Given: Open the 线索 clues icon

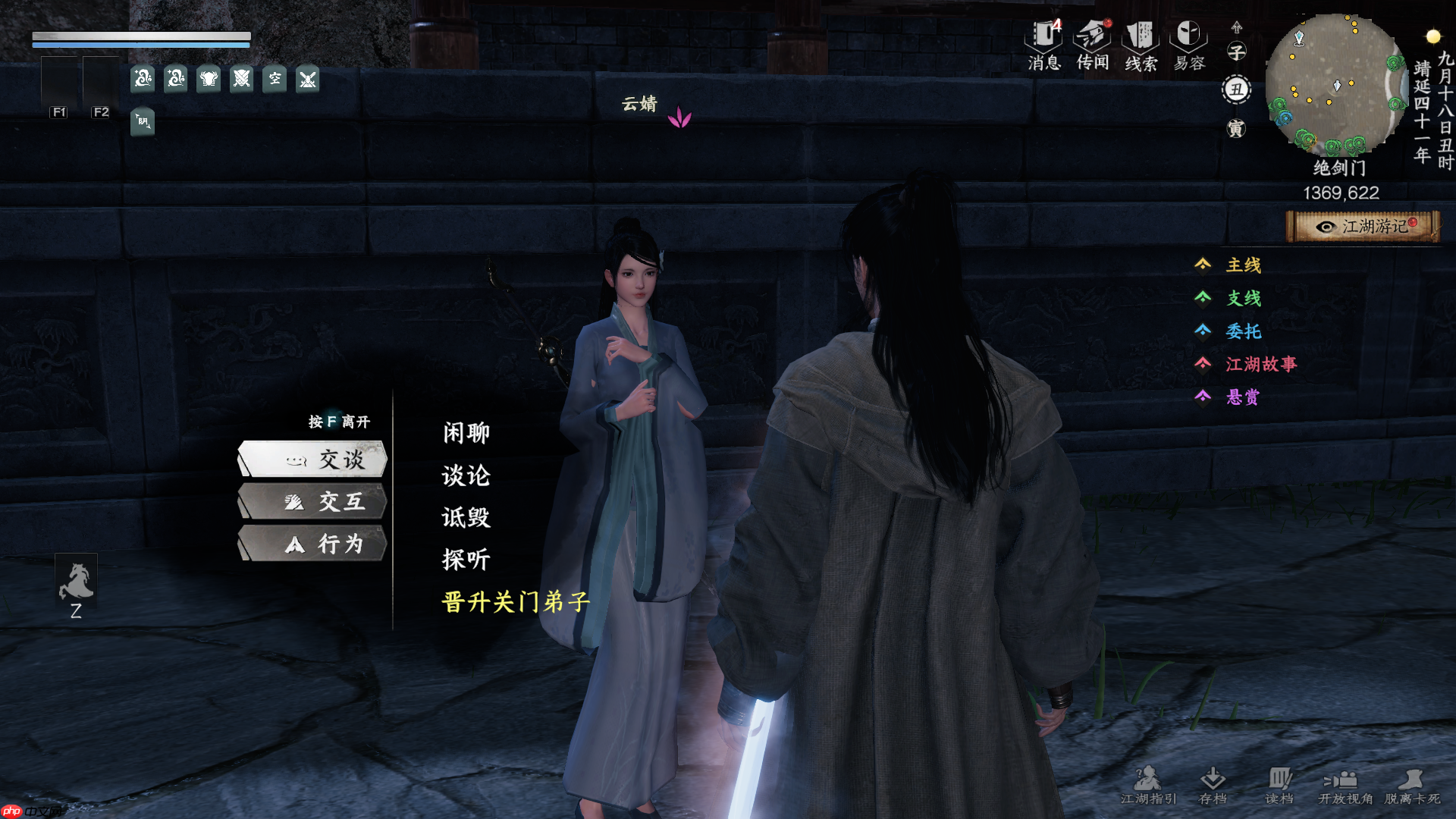Looking at the screenshot, I should pos(1140,38).
